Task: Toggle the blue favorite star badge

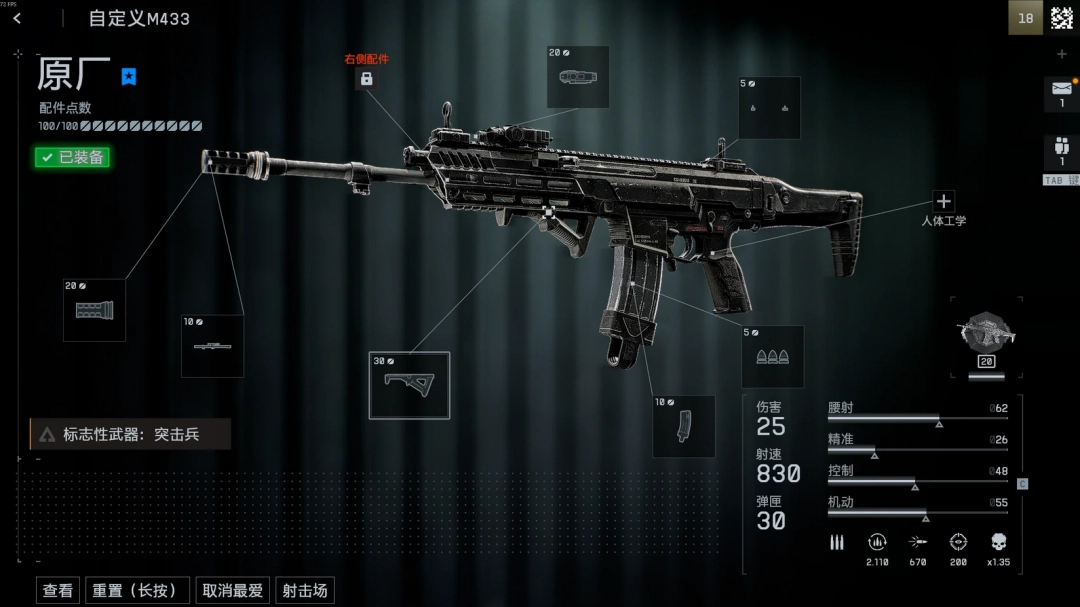Action: click(129, 76)
